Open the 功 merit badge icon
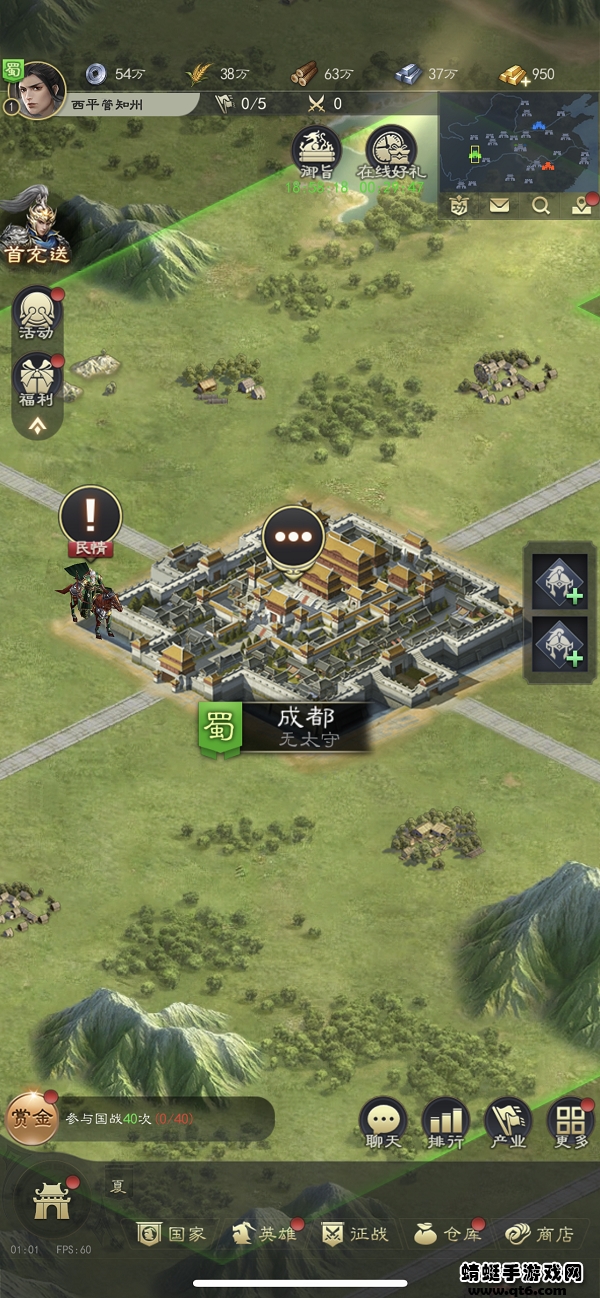 (x=460, y=206)
